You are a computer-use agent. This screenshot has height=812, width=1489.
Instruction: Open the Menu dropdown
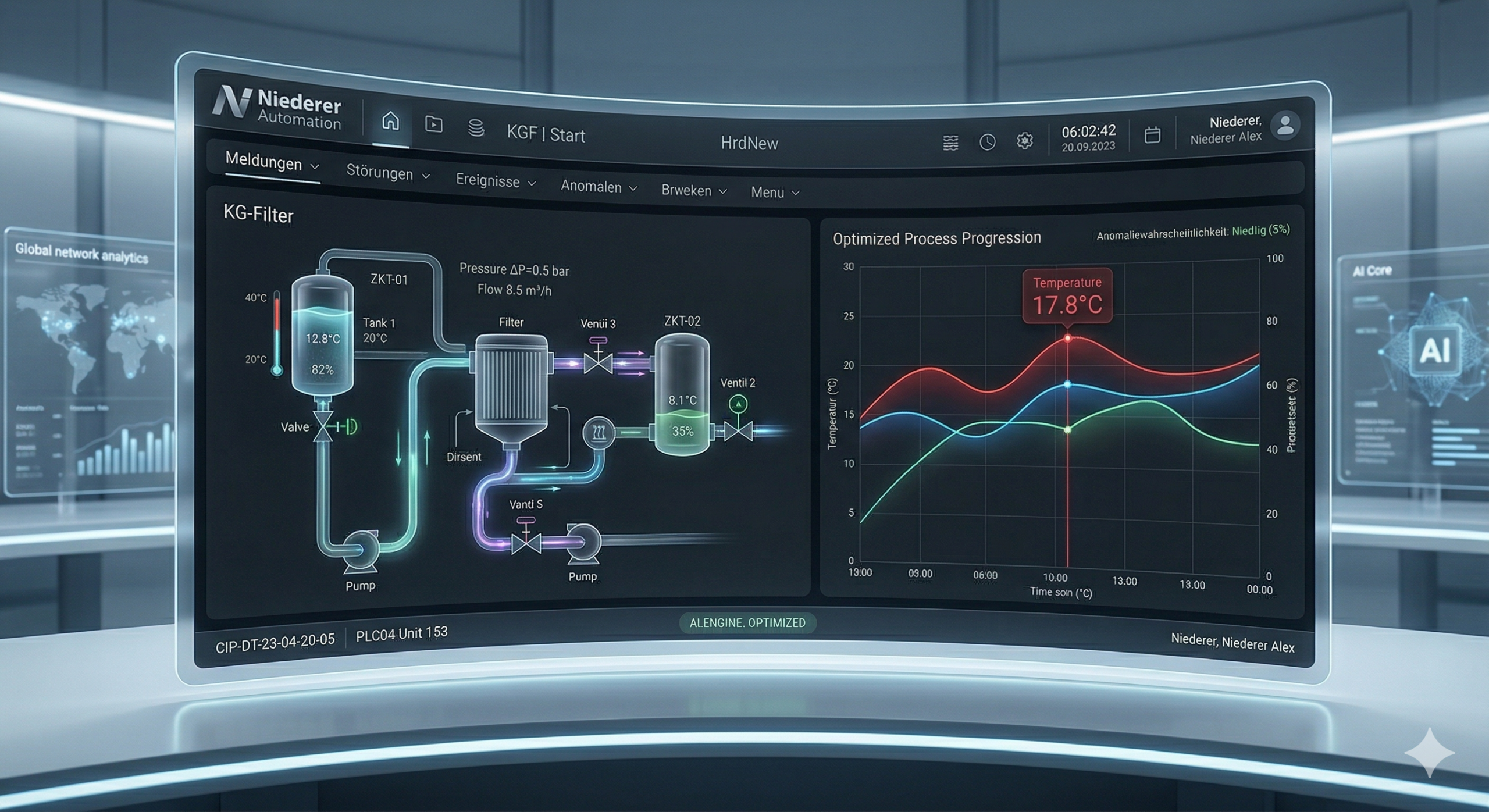[x=775, y=193]
